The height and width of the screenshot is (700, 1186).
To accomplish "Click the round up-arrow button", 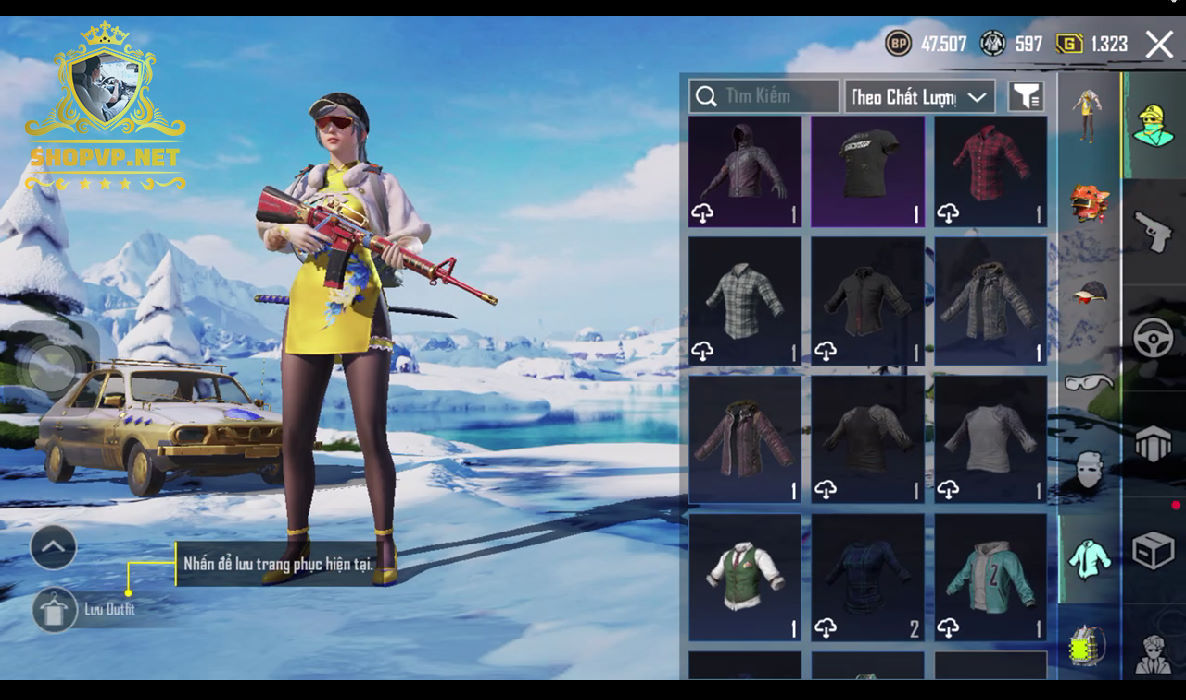I will (54, 547).
